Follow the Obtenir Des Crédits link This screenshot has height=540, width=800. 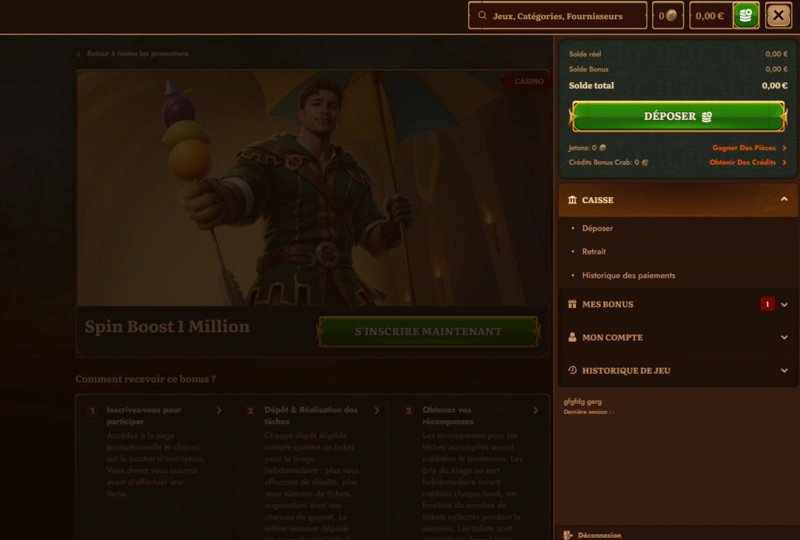click(x=747, y=162)
